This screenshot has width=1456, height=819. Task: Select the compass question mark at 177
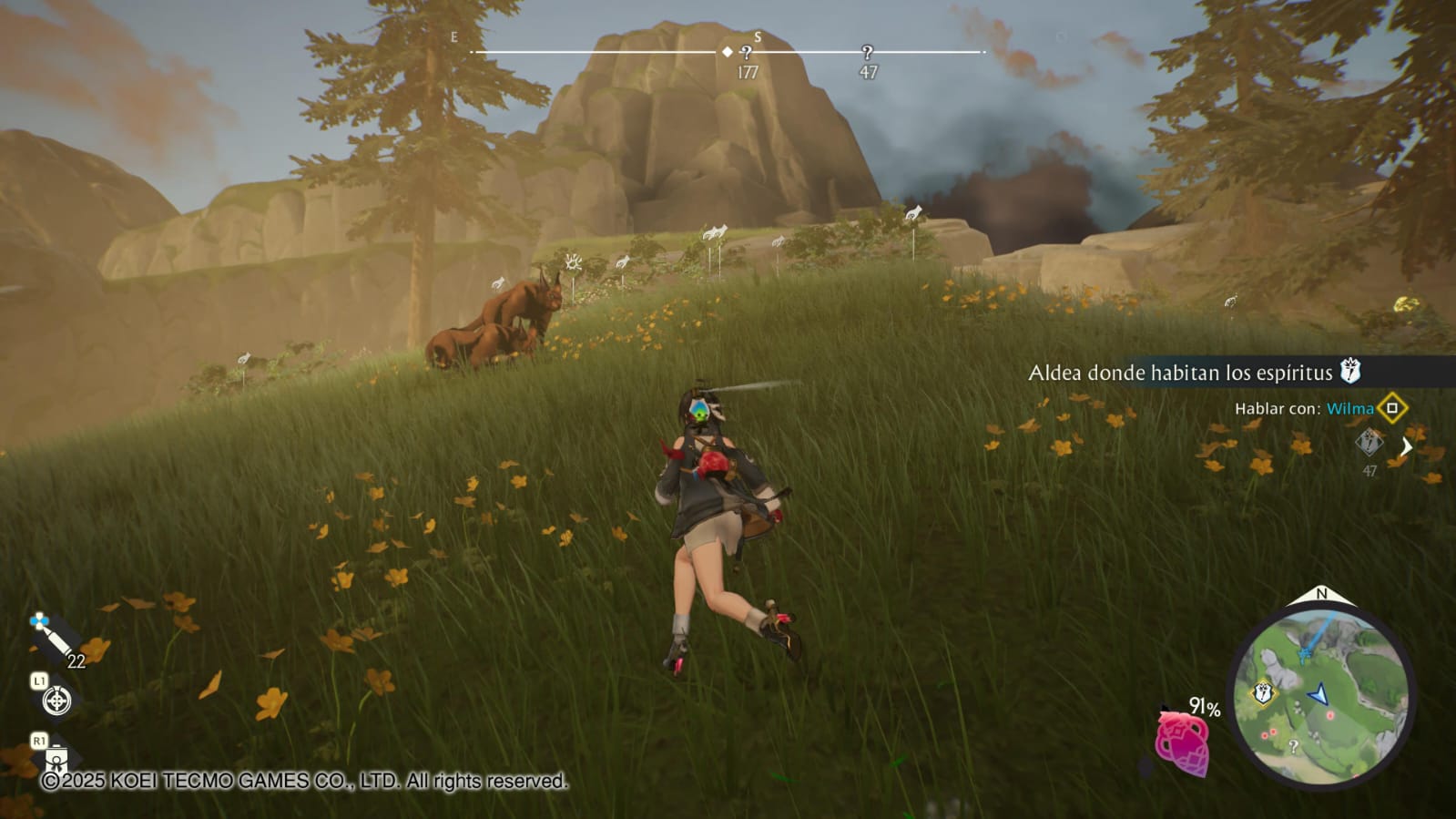[x=747, y=53]
